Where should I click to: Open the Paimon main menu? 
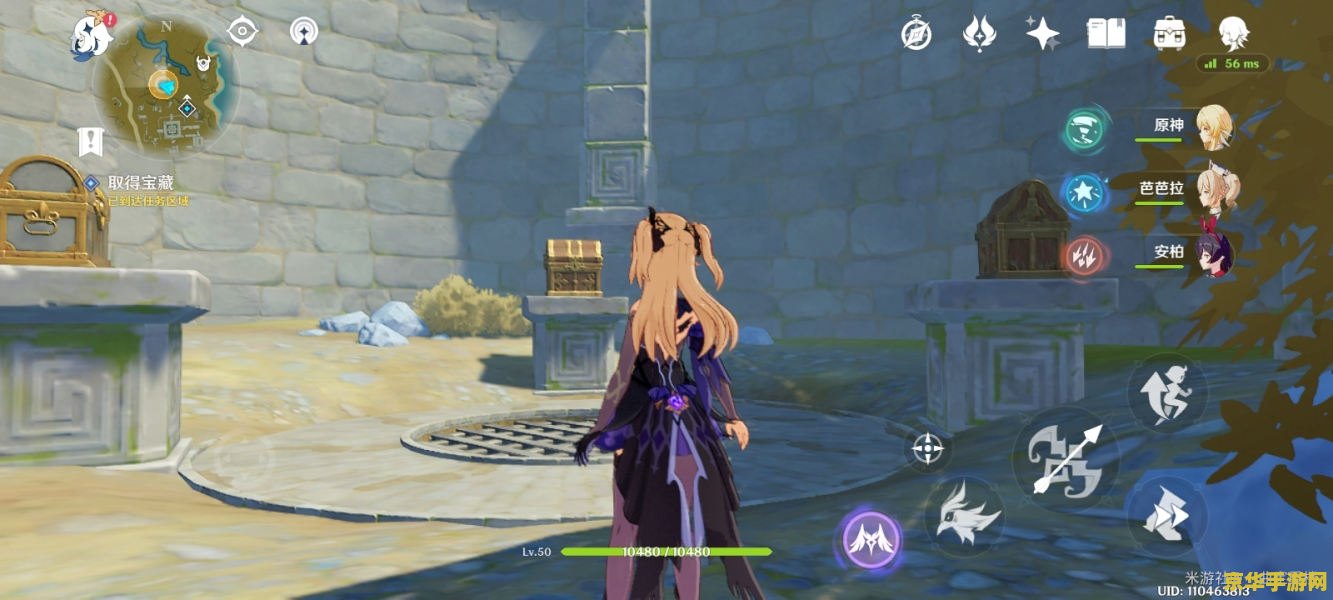(x=90, y=34)
